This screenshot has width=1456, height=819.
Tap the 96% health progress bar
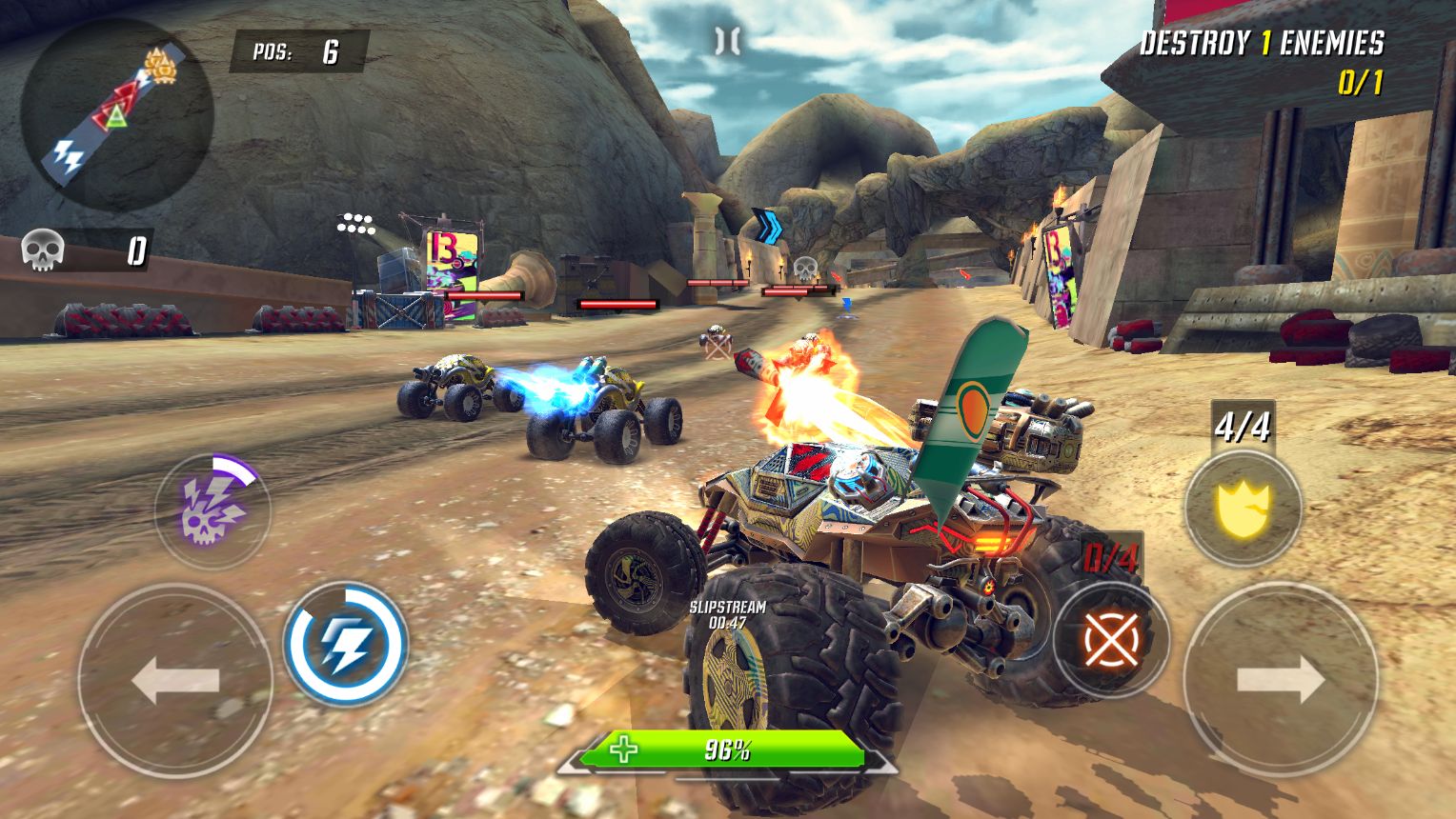(x=730, y=750)
